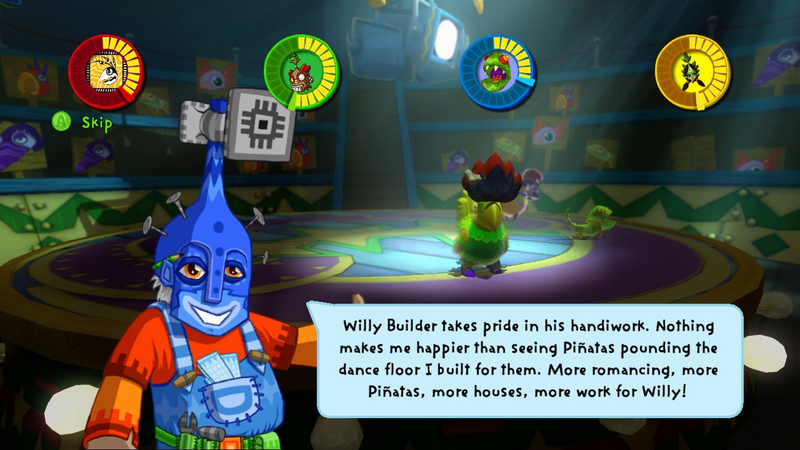800x450 pixels.
Task: Click Willy Builder's speech bubble to continue
Action: click(530, 361)
